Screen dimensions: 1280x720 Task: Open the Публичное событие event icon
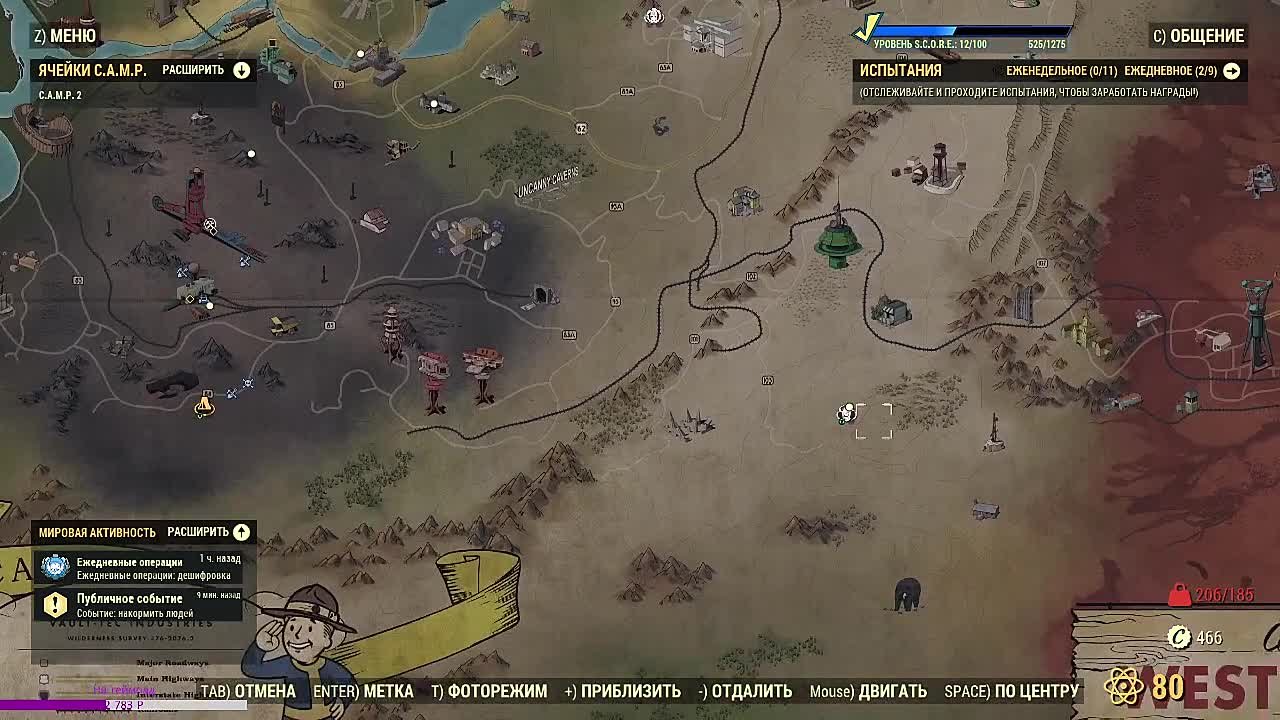click(53, 602)
